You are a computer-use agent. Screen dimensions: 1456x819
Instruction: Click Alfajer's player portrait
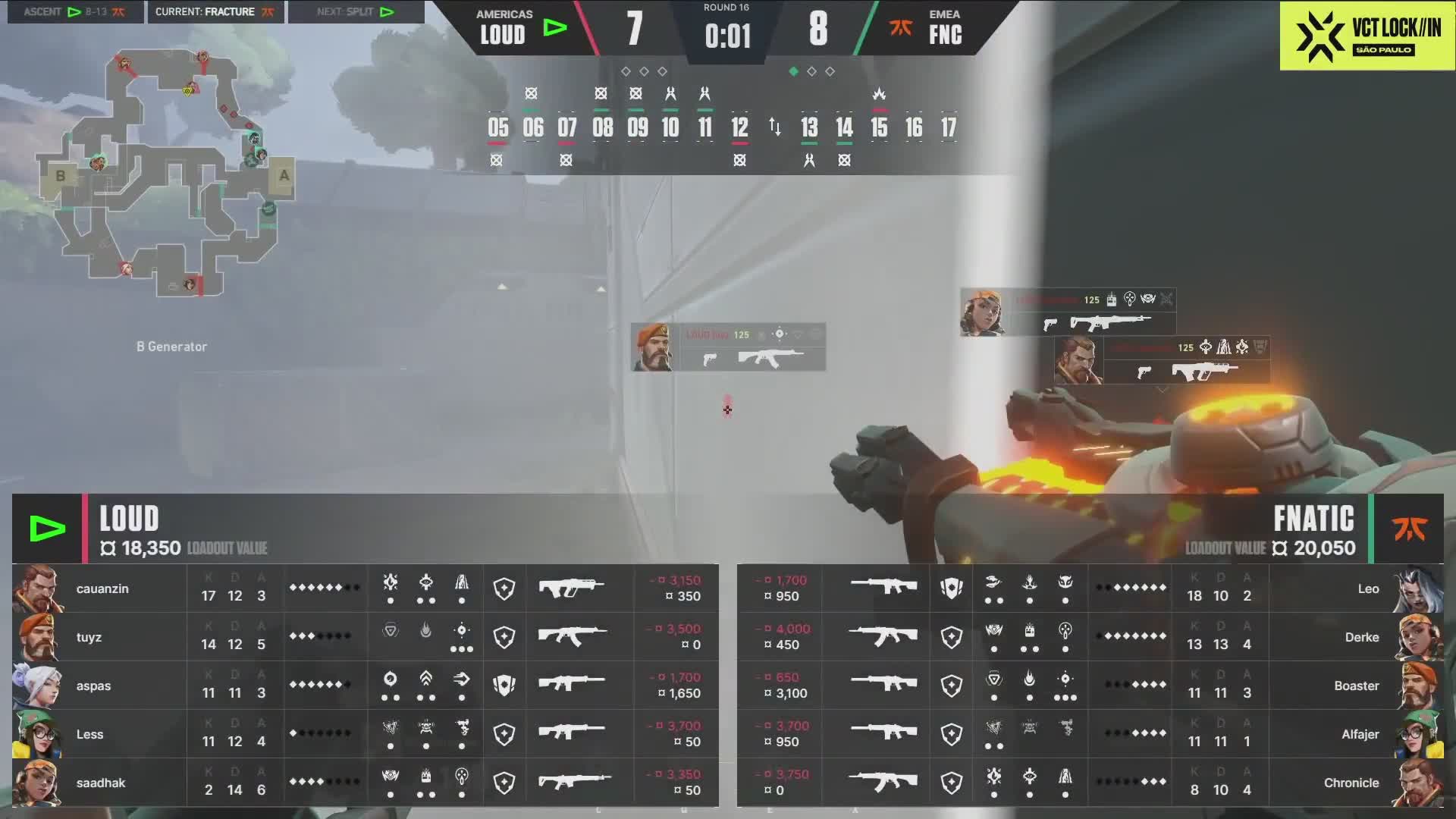tap(1420, 734)
